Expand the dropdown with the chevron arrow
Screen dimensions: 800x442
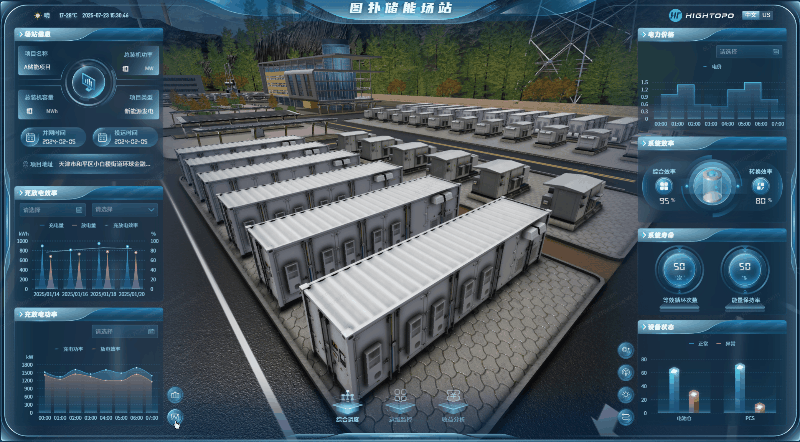tap(124, 210)
